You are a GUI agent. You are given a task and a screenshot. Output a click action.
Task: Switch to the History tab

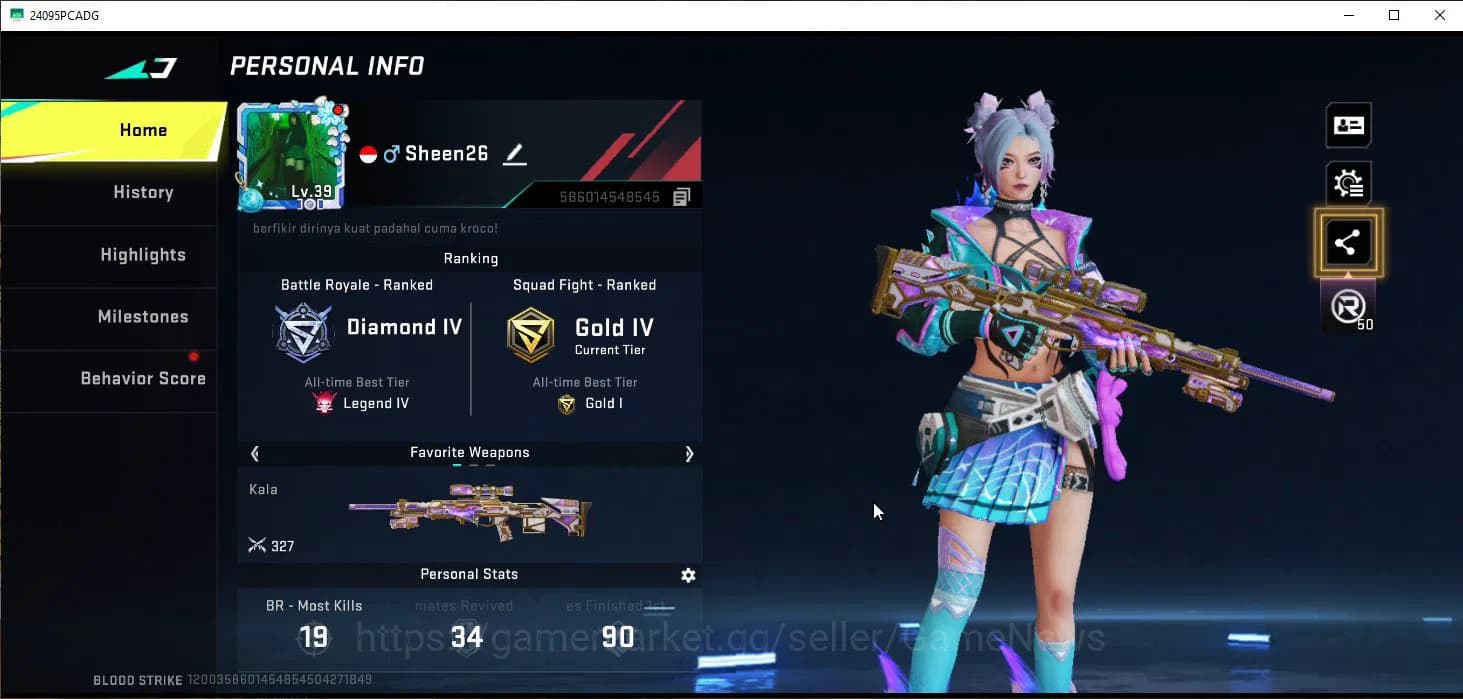pyautogui.click(x=143, y=192)
